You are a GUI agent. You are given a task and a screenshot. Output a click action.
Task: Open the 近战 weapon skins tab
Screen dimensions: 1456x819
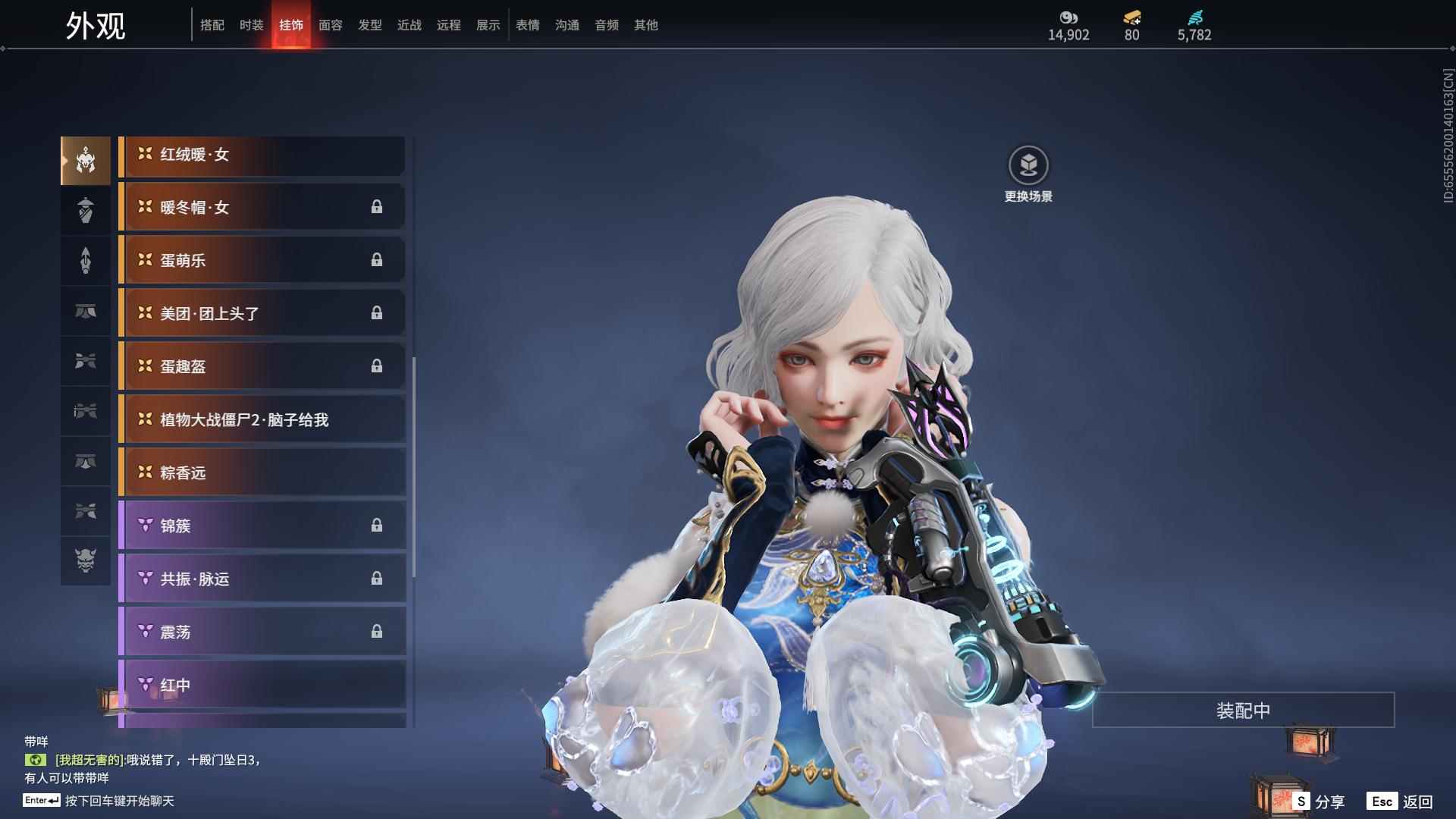point(409,25)
